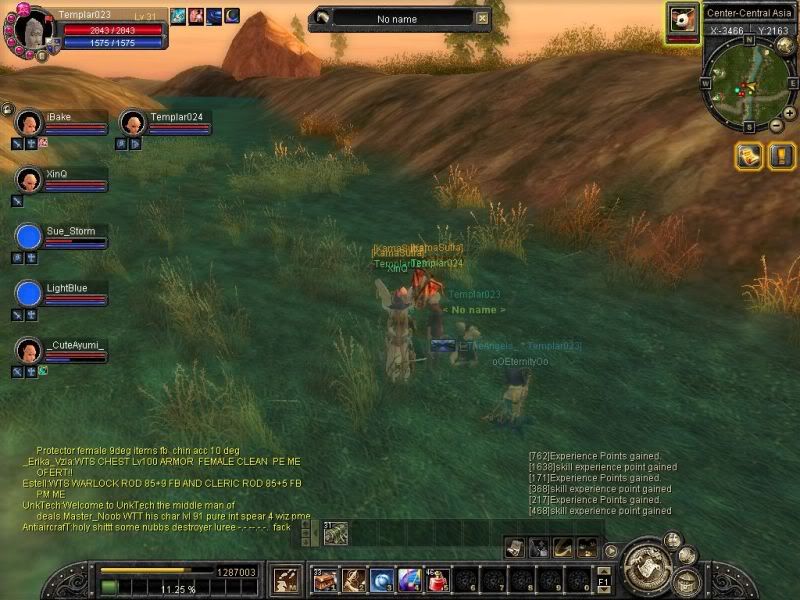
Task: Target party member LightBlue
Action: click(28, 294)
